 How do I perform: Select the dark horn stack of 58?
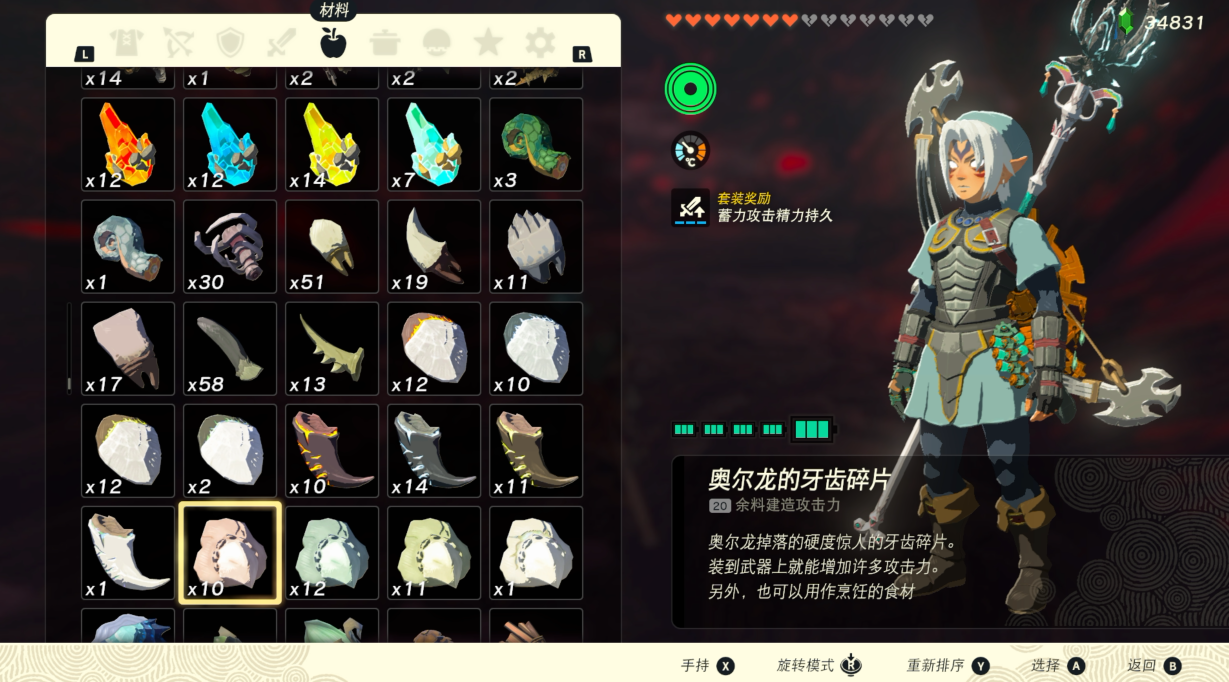click(230, 349)
